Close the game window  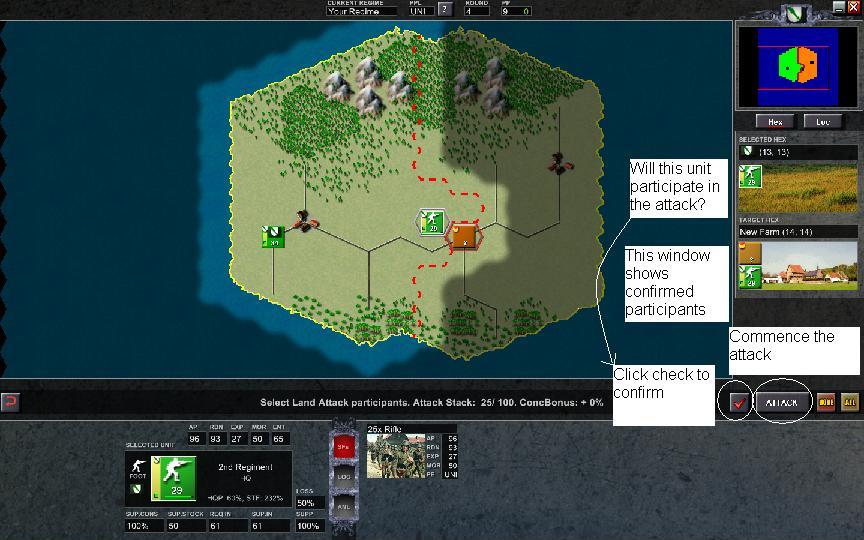853,6
